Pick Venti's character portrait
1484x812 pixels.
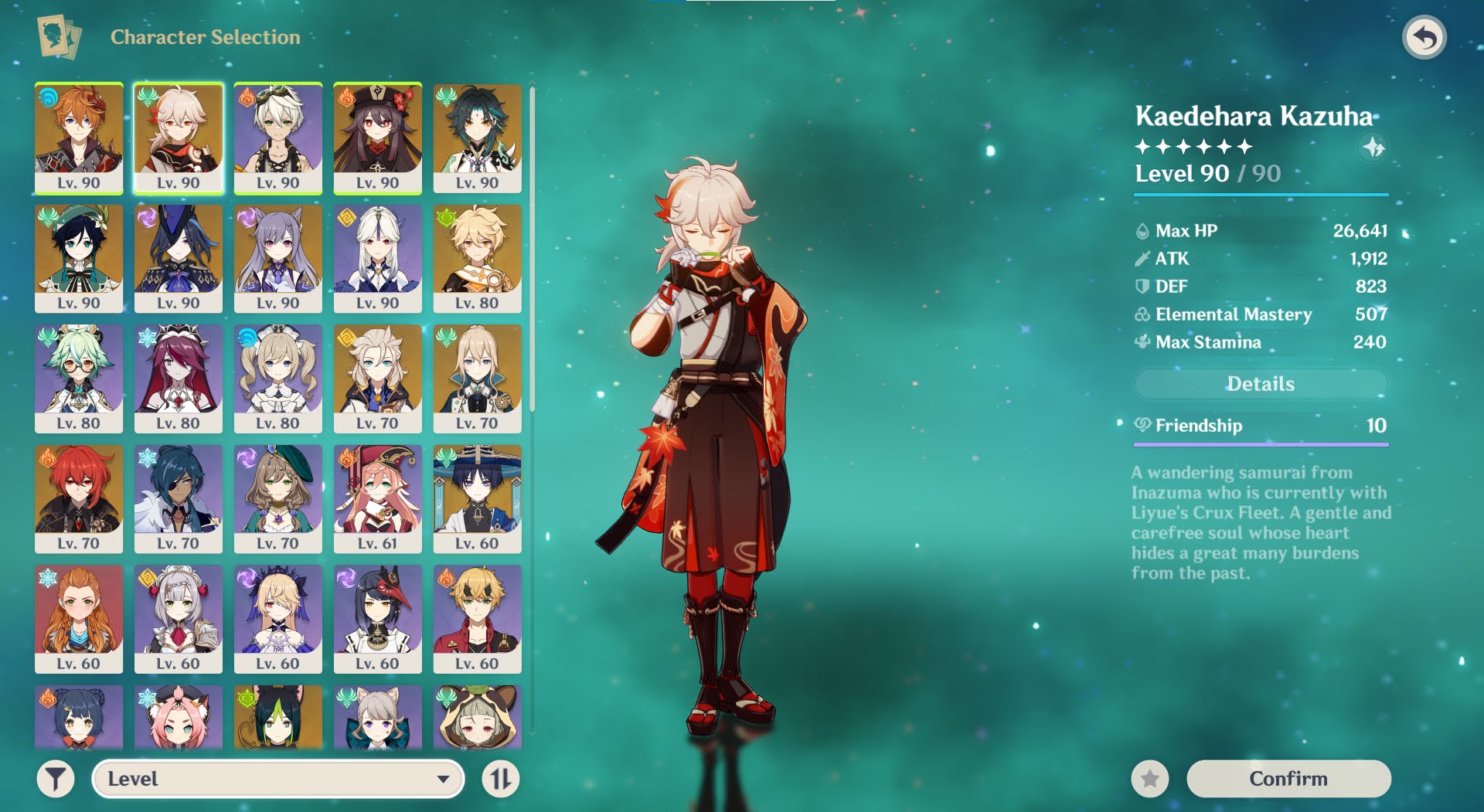click(79, 258)
